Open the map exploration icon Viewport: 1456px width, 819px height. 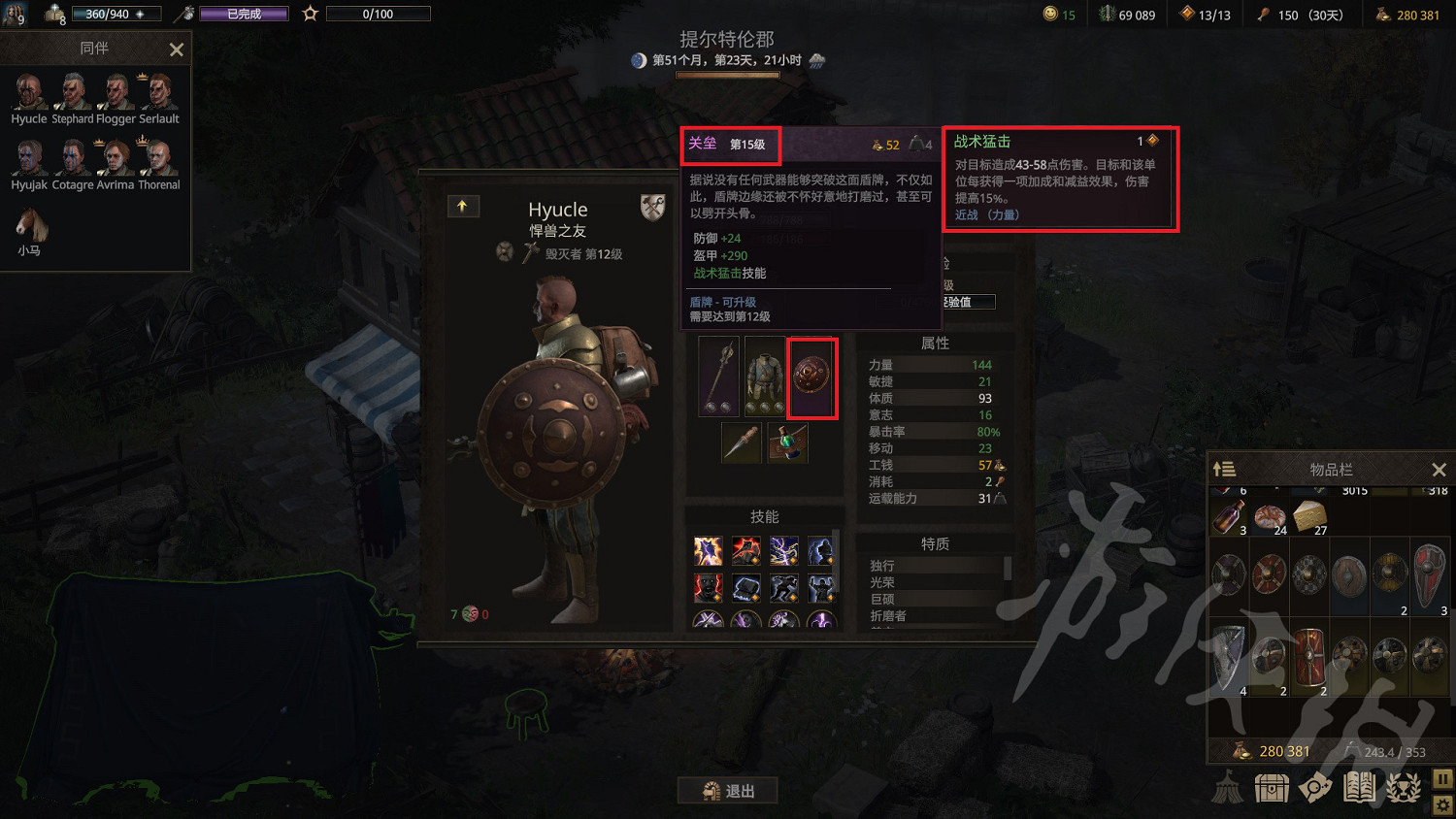1315,788
